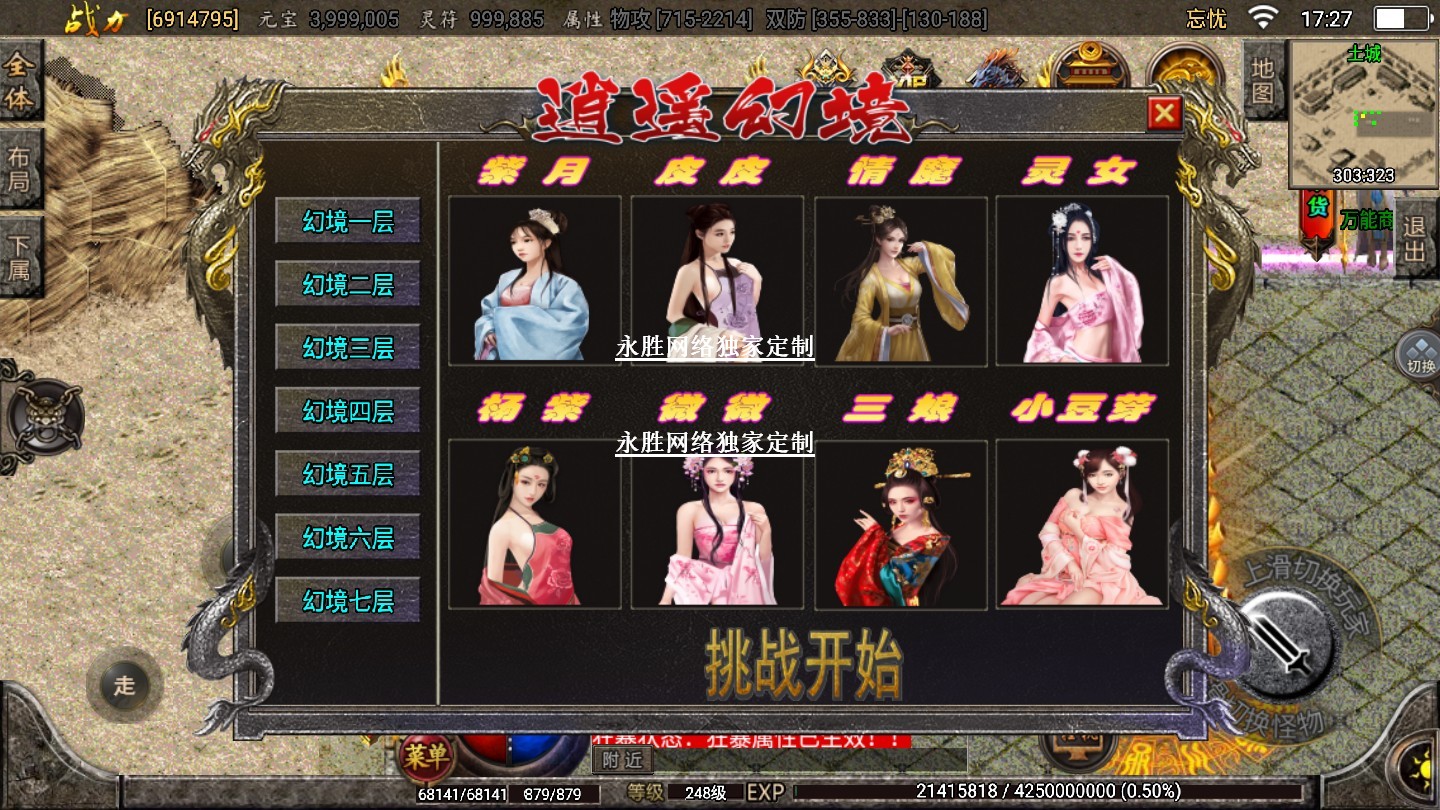Pick the 灵女 character portrait
The image size is (1440, 810).
(1082, 280)
